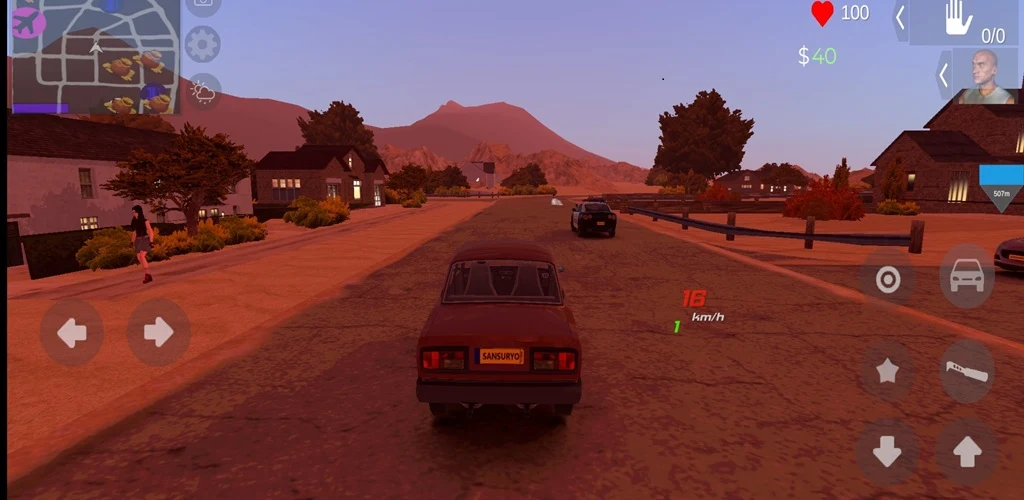The image size is (1024, 500).
Task: Open the camera button
Action: pos(203,5)
